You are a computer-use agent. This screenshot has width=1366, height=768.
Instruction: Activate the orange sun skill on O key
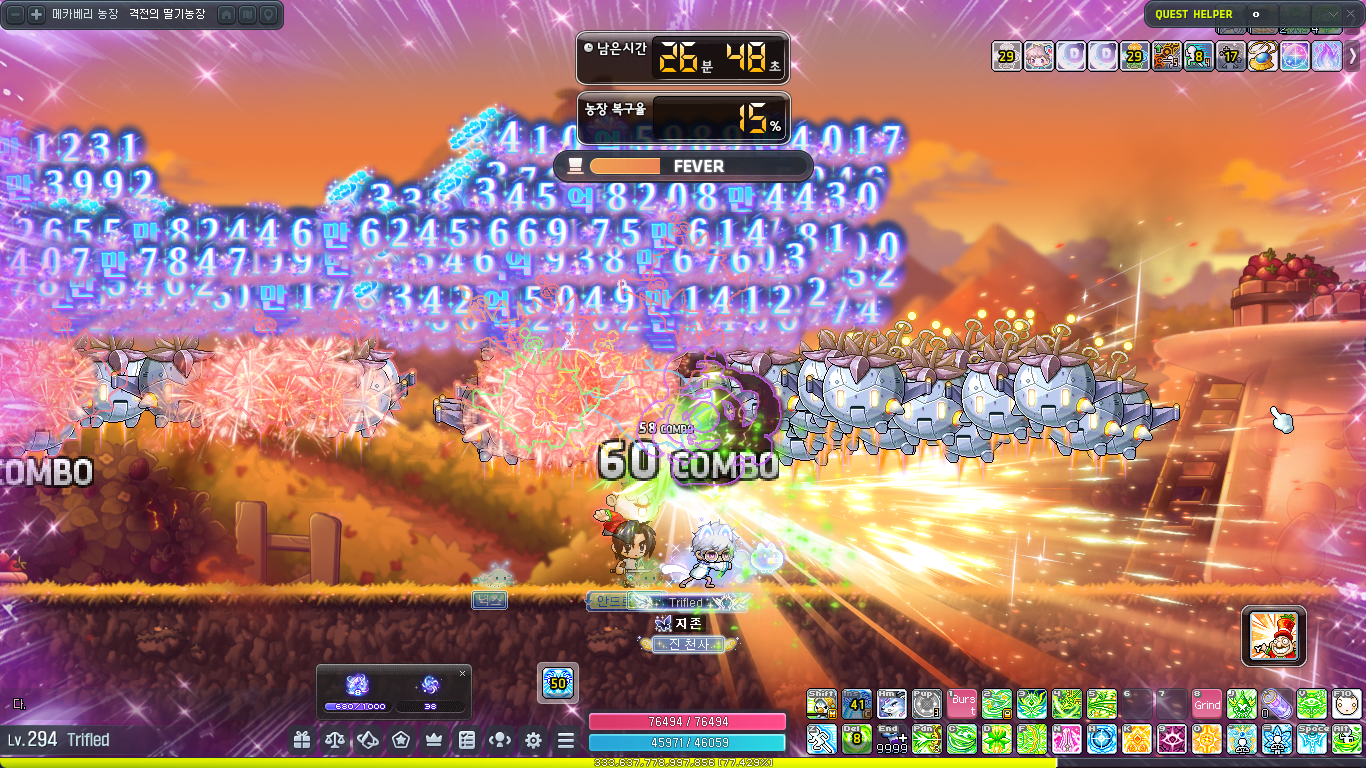[x=1207, y=739]
